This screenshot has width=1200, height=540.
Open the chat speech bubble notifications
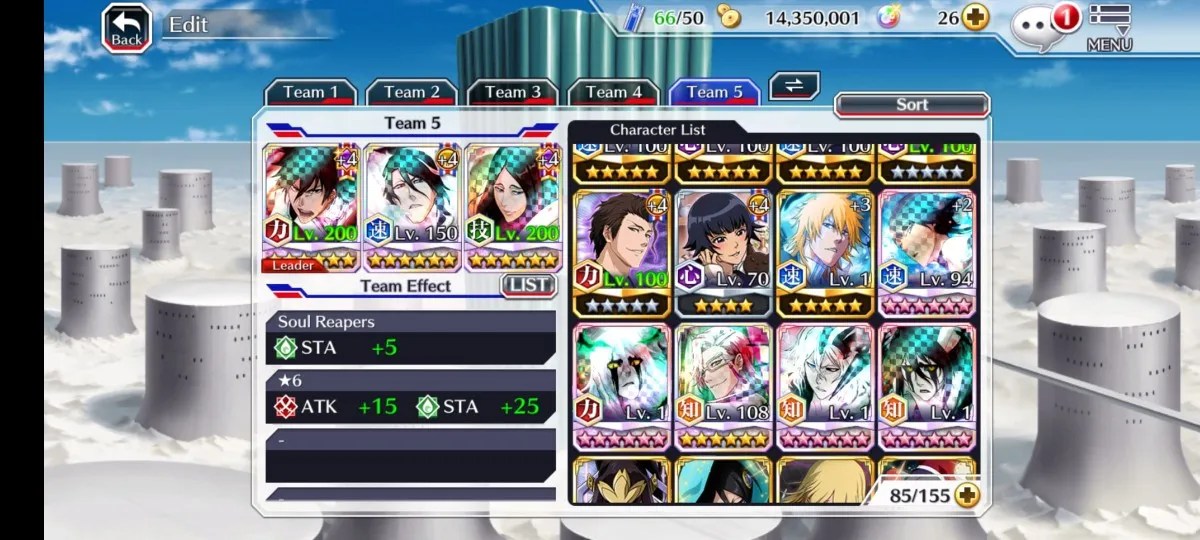tap(1042, 25)
